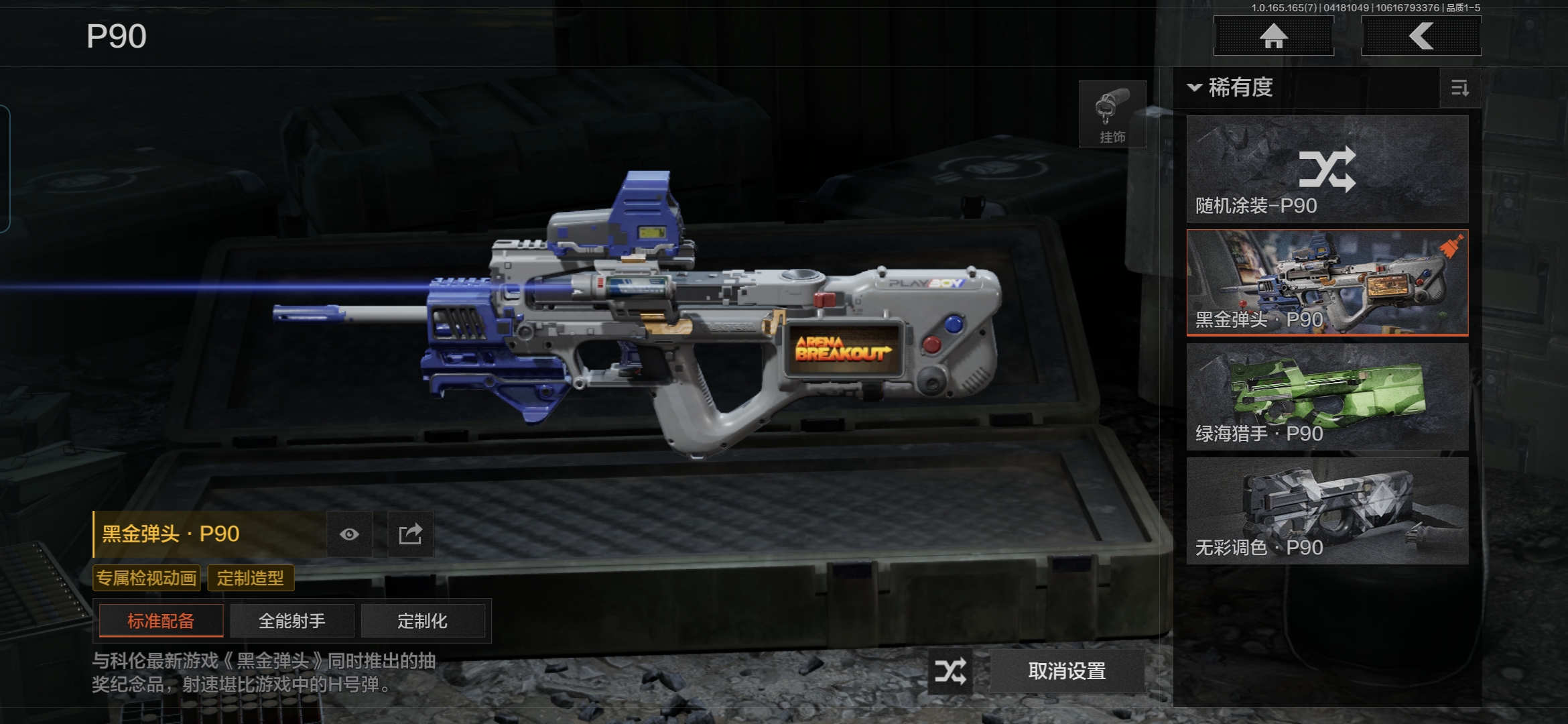Select the 随机涂装-P90 random skin
This screenshot has height=724, width=1568.
pos(1327,169)
